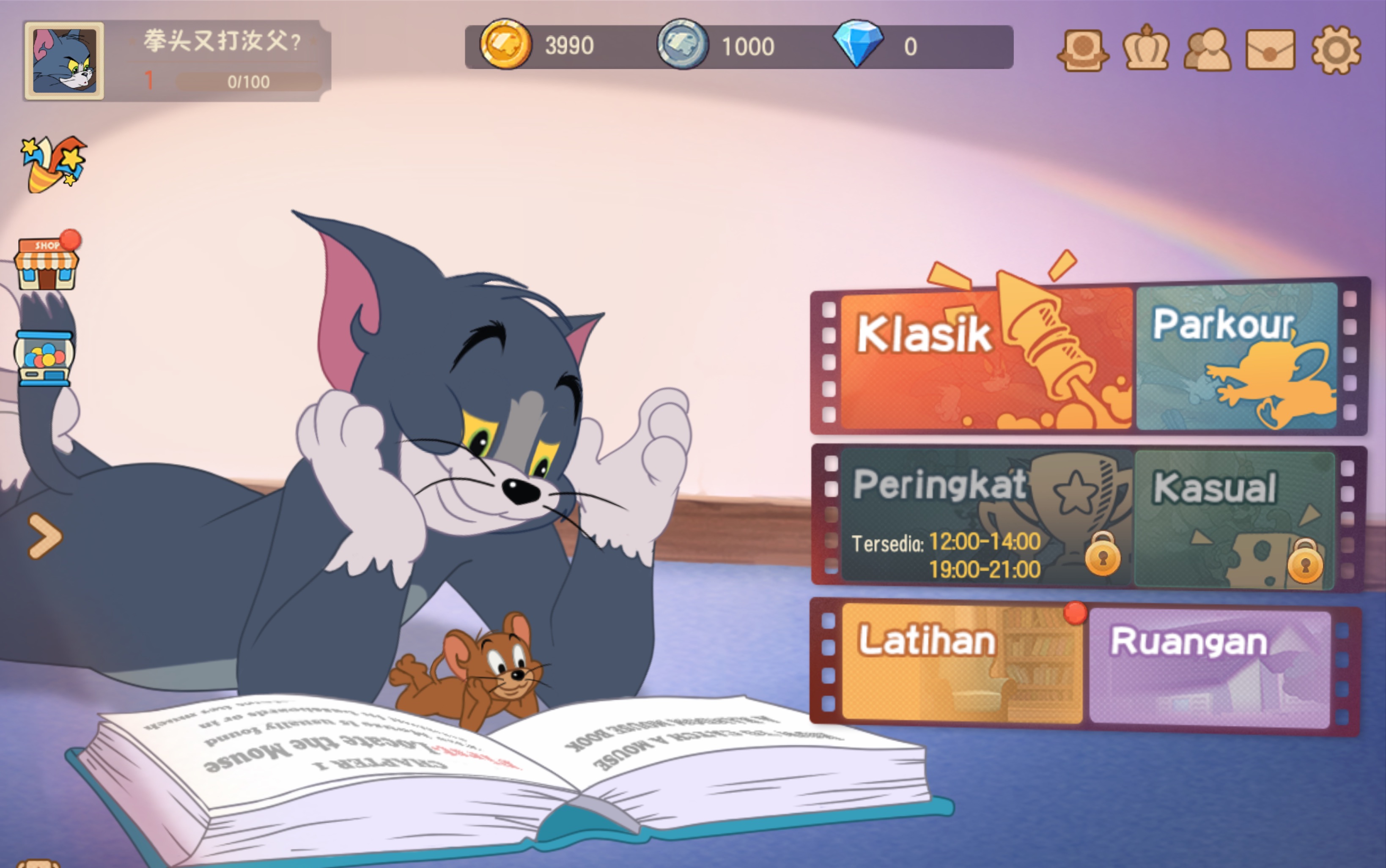Viewport: 1386px width, 868px height.
Task: Open the Shop storefront icon
Action: click(47, 263)
